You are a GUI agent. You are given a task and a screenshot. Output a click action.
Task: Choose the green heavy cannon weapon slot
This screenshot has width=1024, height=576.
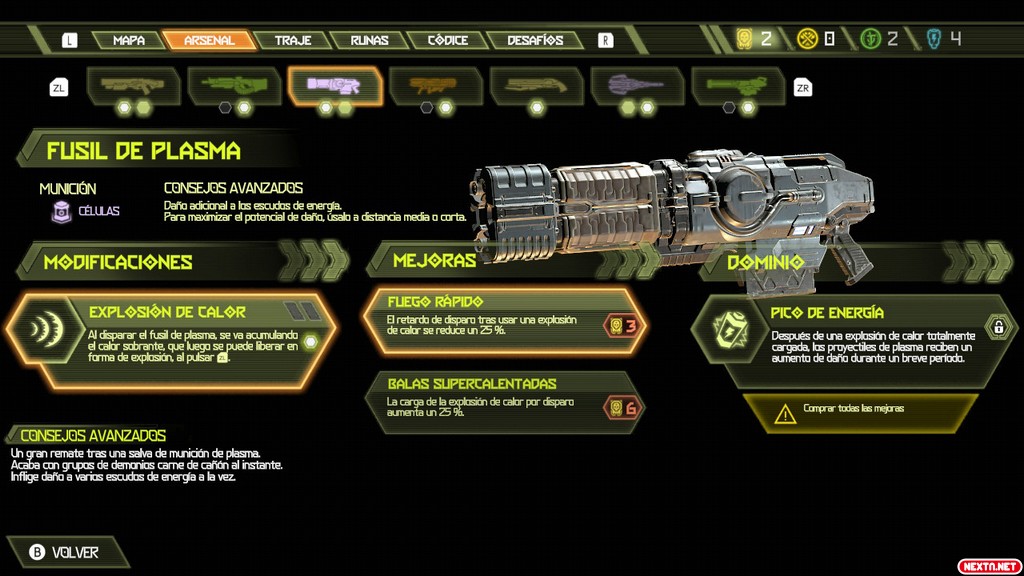click(234, 86)
